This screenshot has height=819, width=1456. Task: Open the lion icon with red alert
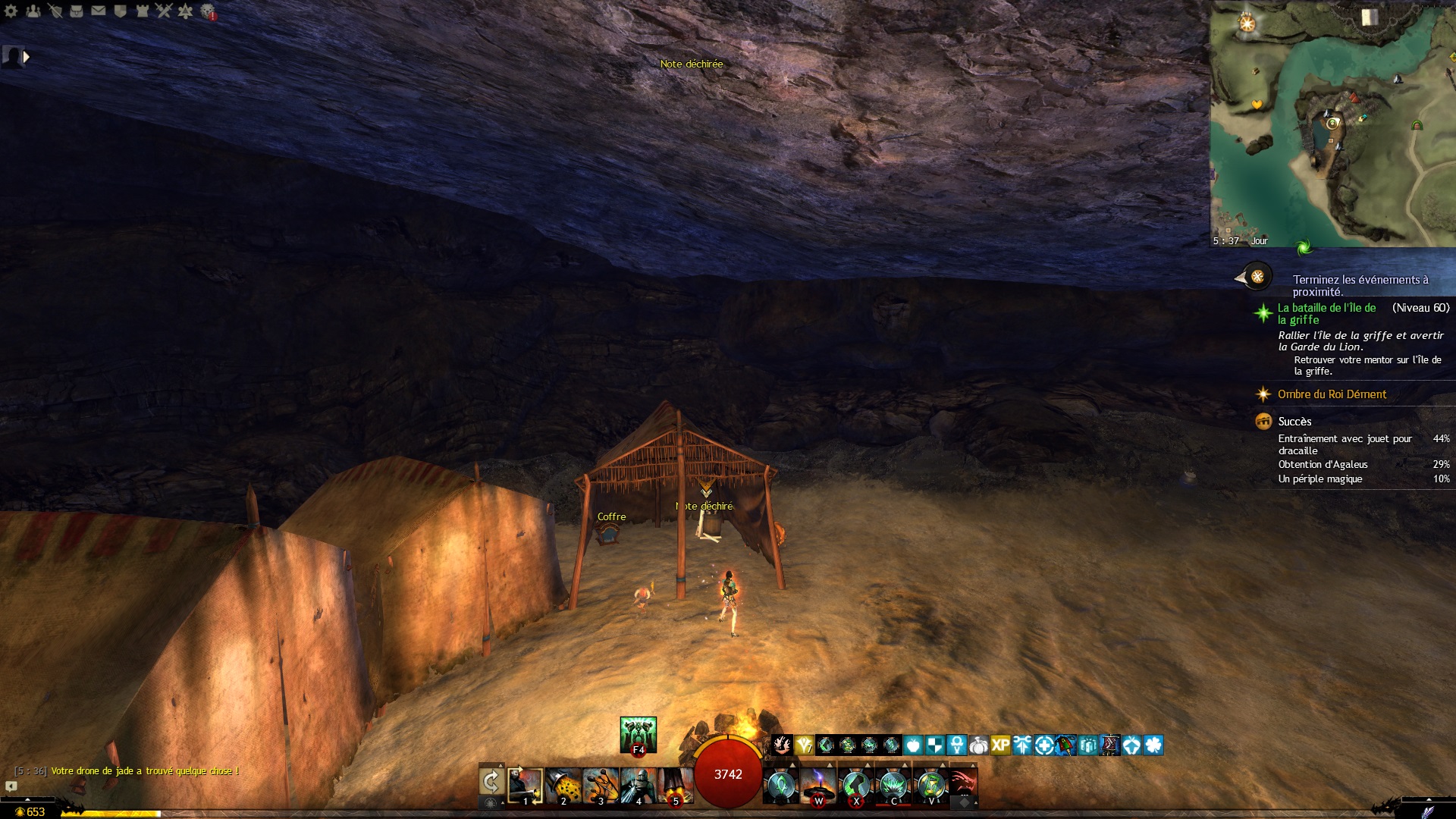[x=208, y=11]
